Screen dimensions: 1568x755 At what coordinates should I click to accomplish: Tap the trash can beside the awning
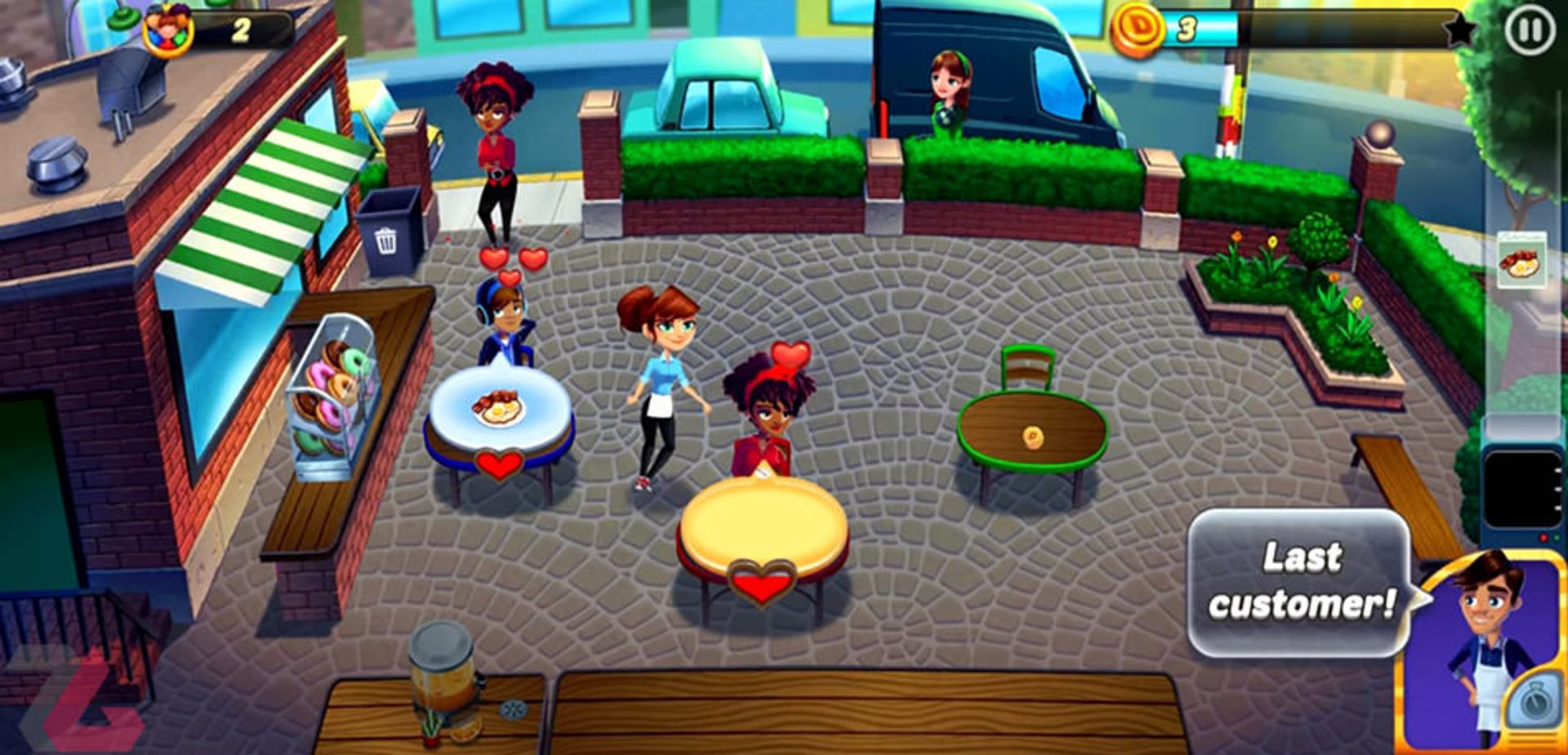[x=388, y=229]
